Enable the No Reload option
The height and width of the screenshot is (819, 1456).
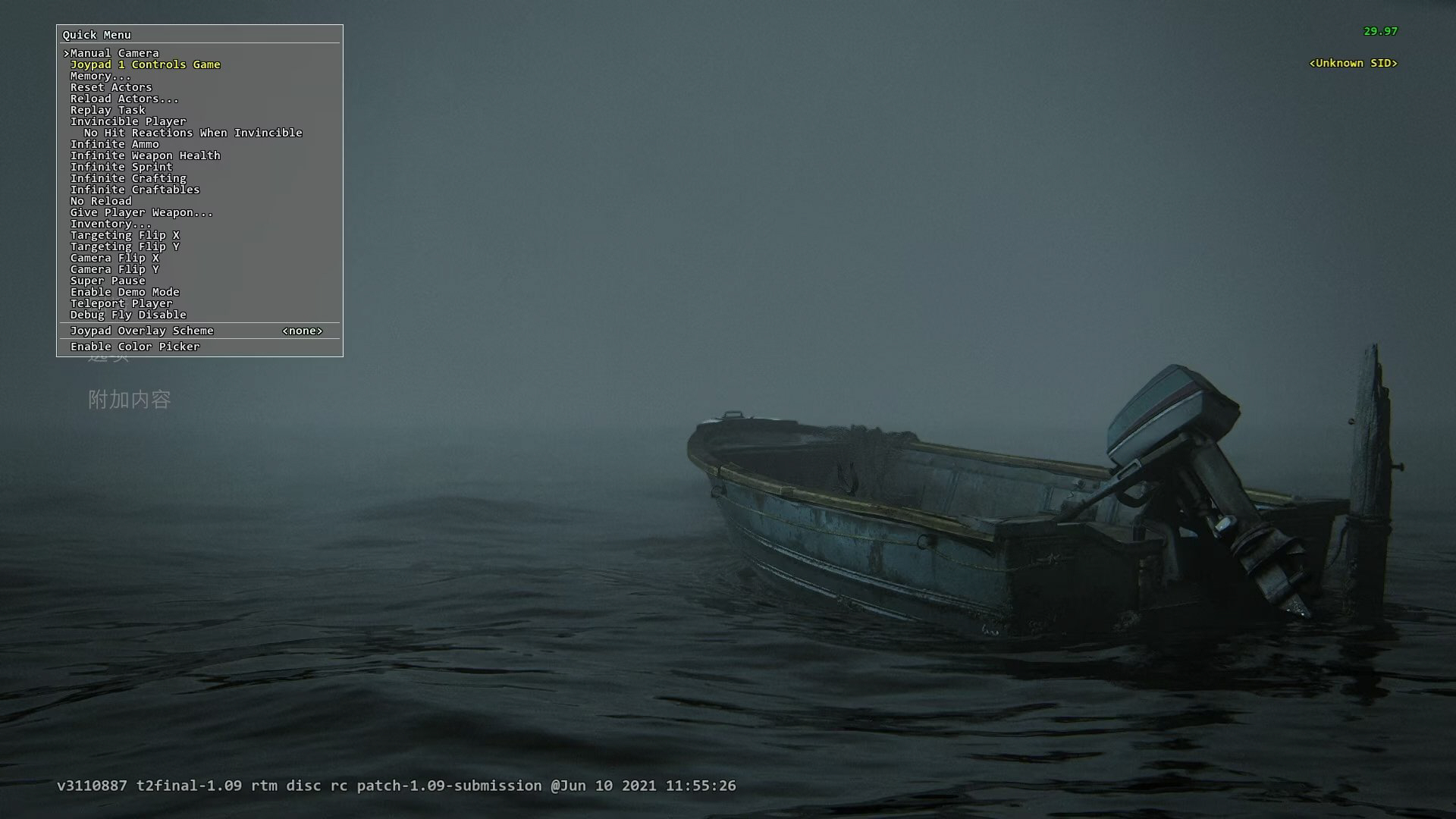click(101, 201)
